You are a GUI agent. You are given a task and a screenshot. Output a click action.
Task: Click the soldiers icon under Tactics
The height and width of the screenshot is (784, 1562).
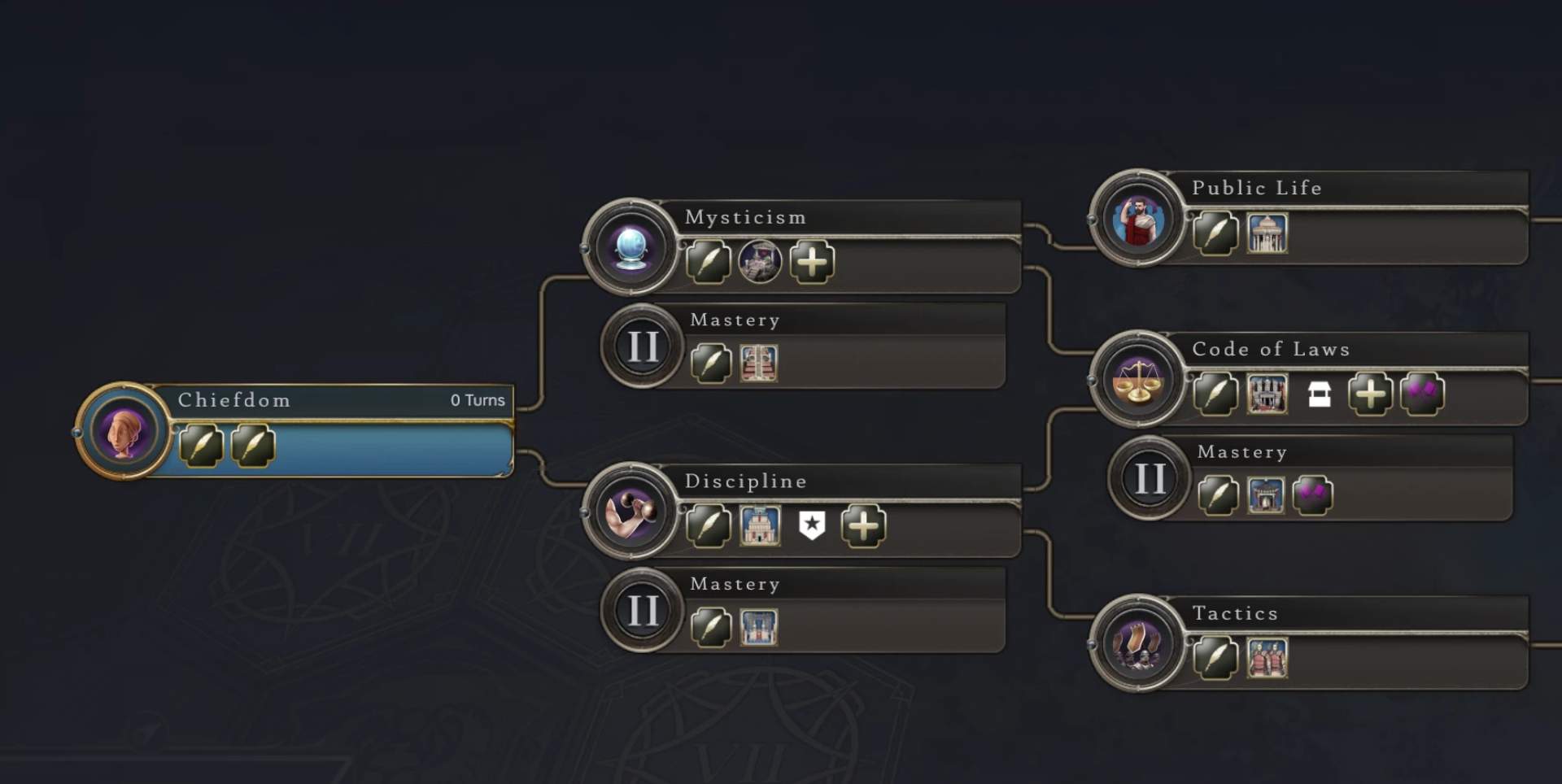click(1267, 658)
